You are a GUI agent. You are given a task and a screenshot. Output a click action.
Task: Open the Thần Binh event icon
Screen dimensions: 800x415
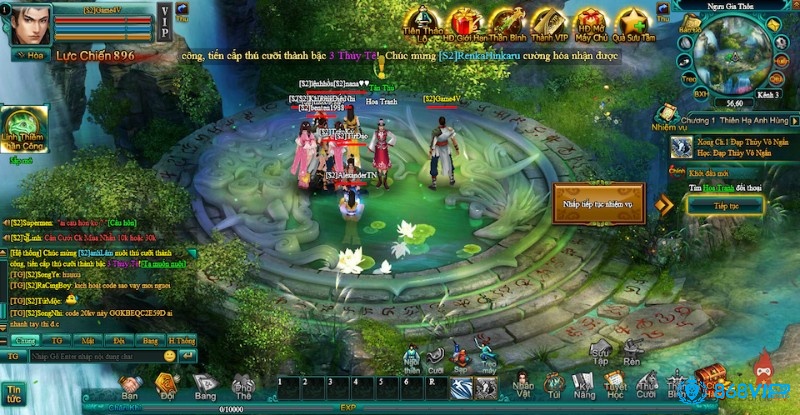tap(507, 21)
